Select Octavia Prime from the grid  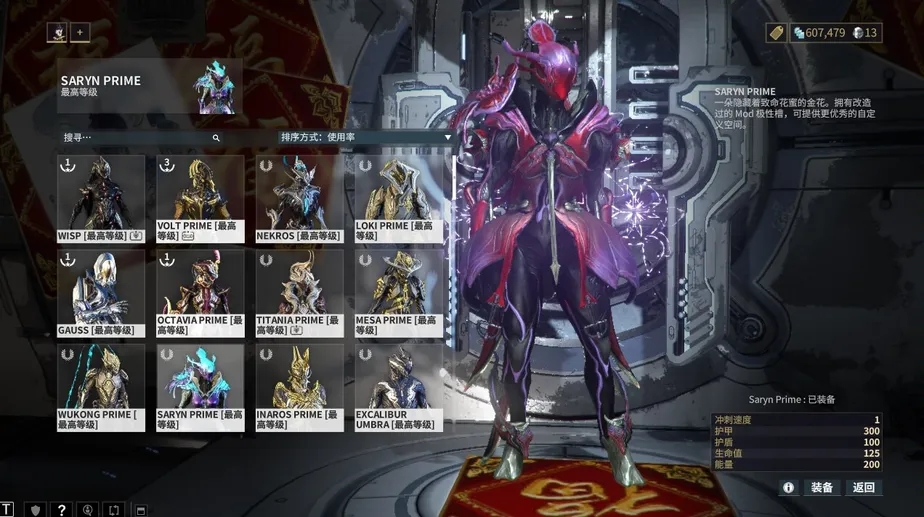point(200,292)
